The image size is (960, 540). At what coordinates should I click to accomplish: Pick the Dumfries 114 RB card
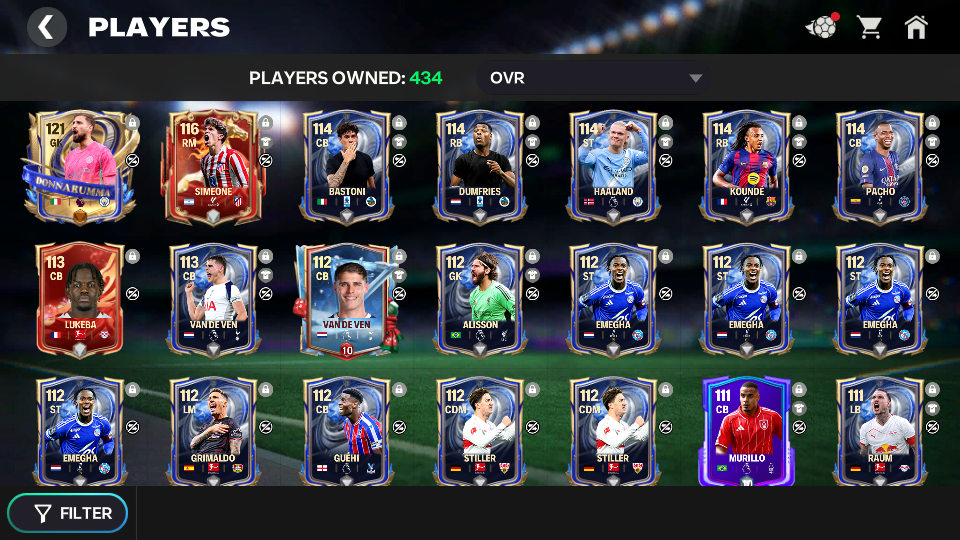tap(479, 166)
